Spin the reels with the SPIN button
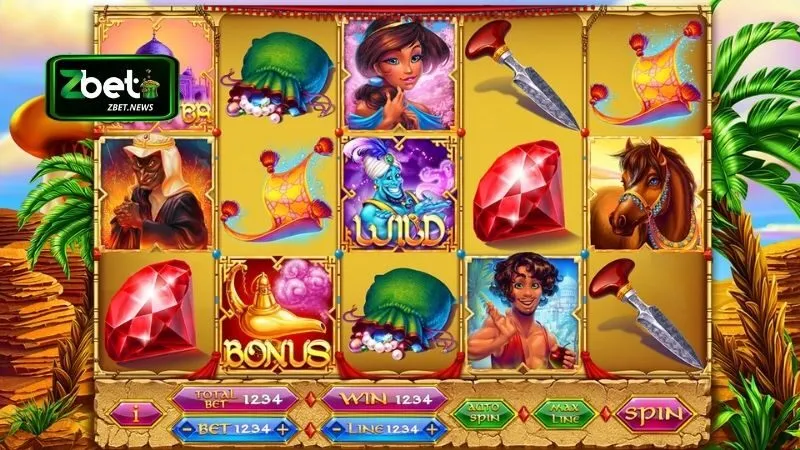 [654, 413]
